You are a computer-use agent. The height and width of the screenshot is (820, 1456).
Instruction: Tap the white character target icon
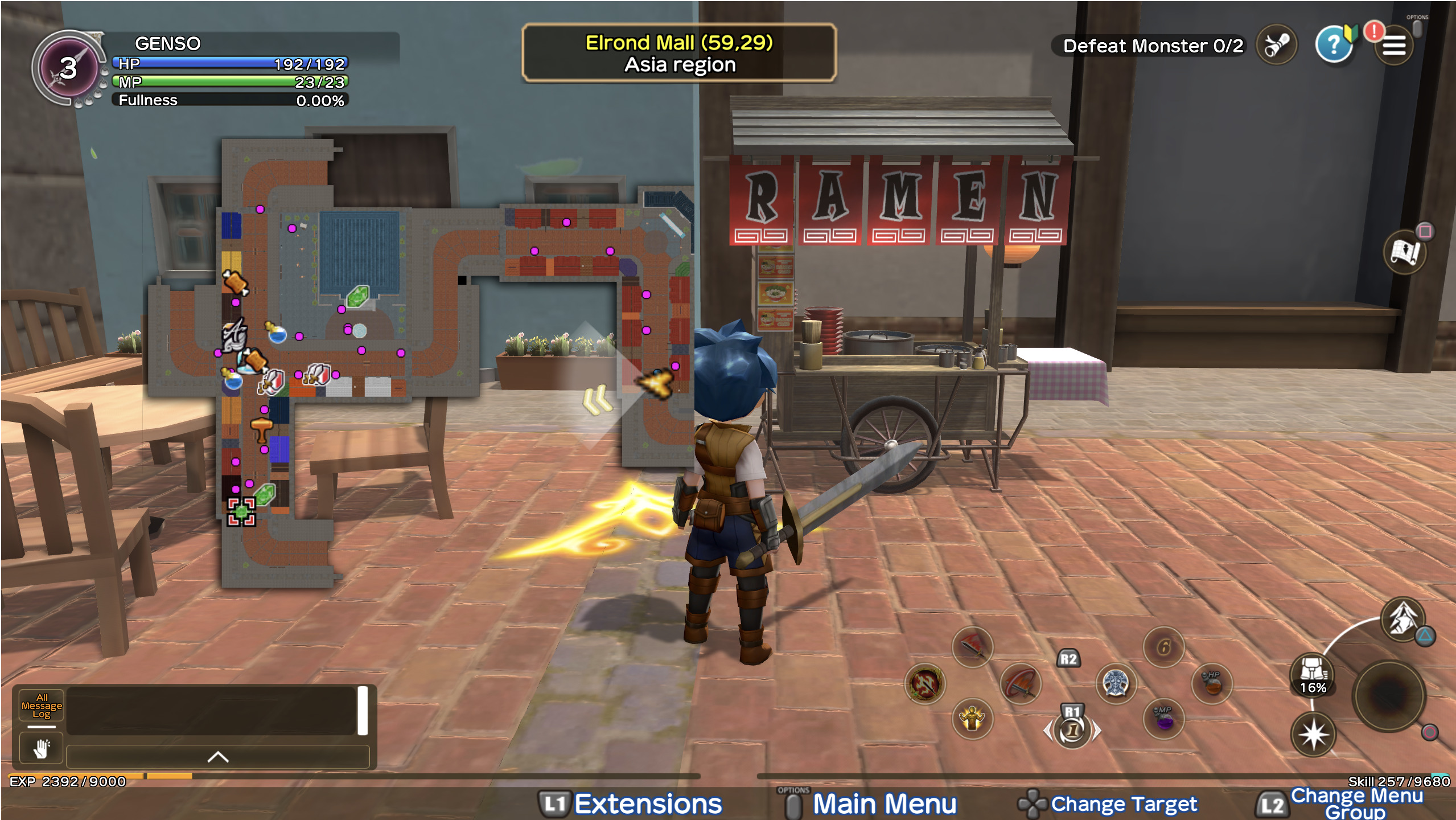coord(1402,618)
